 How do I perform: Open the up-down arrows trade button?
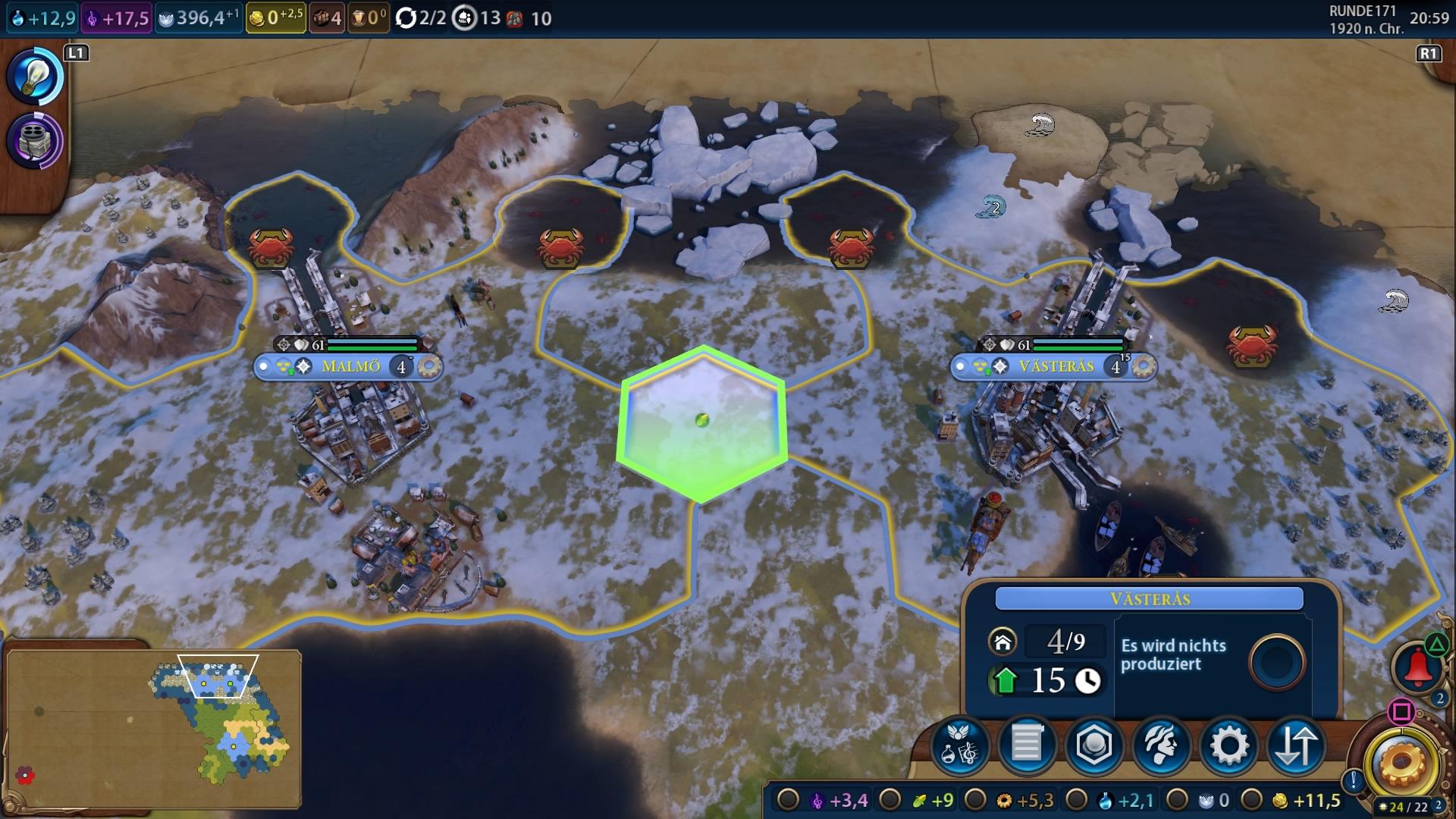pos(1295,745)
